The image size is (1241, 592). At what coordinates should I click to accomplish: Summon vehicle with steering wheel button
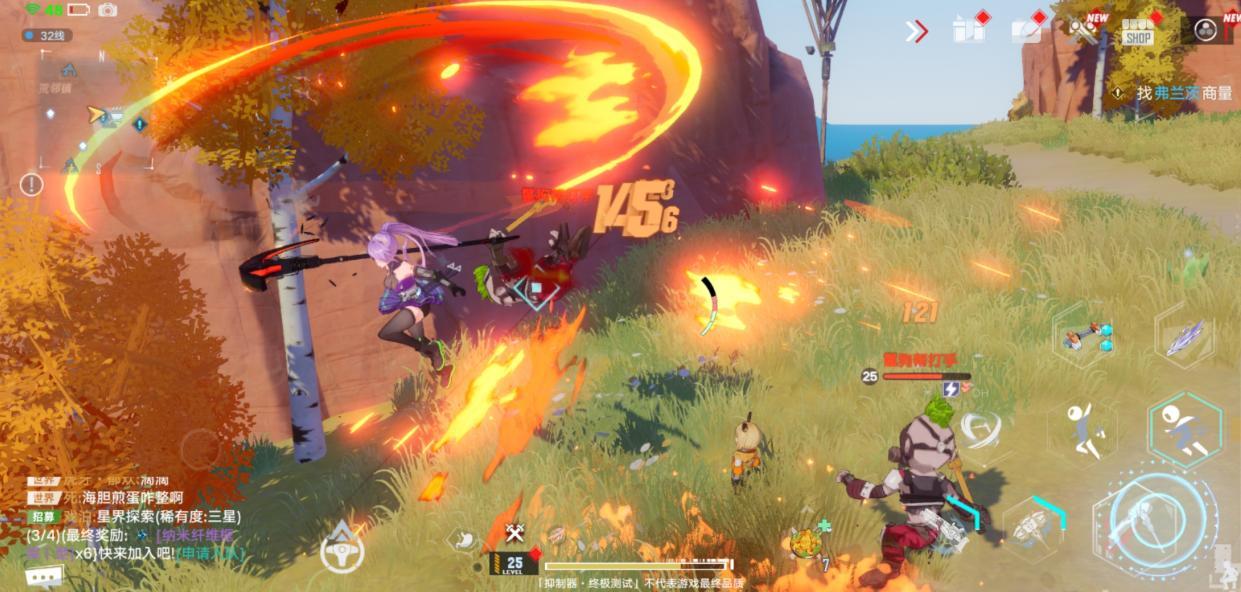pos(342,549)
